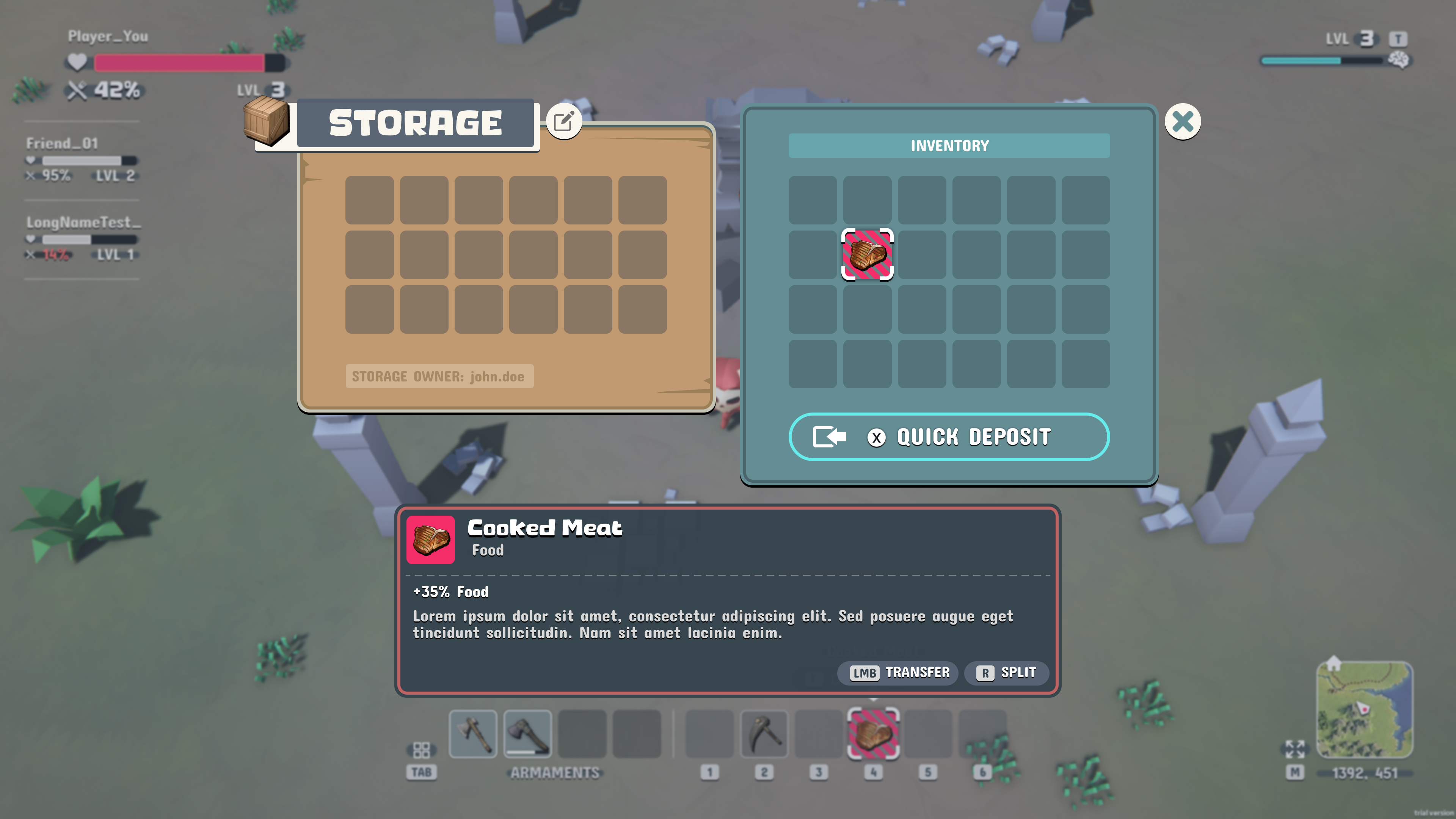Viewport: 1456px width, 819px height.
Task: Open the skill brain icon
Action: pyautogui.click(x=1400, y=60)
